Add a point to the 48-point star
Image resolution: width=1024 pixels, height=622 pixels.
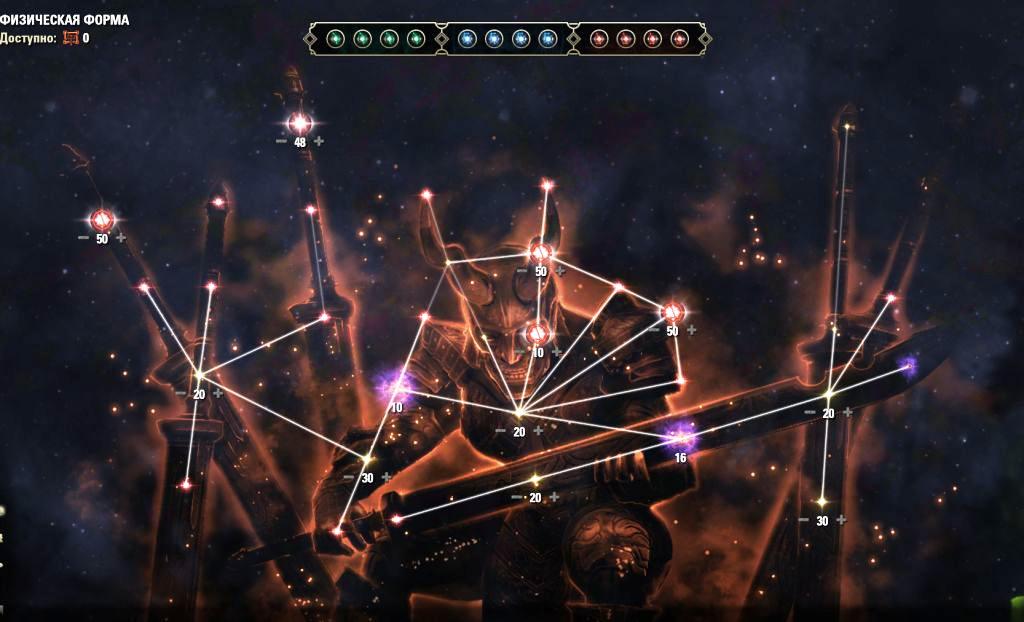(x=319, y=141)
